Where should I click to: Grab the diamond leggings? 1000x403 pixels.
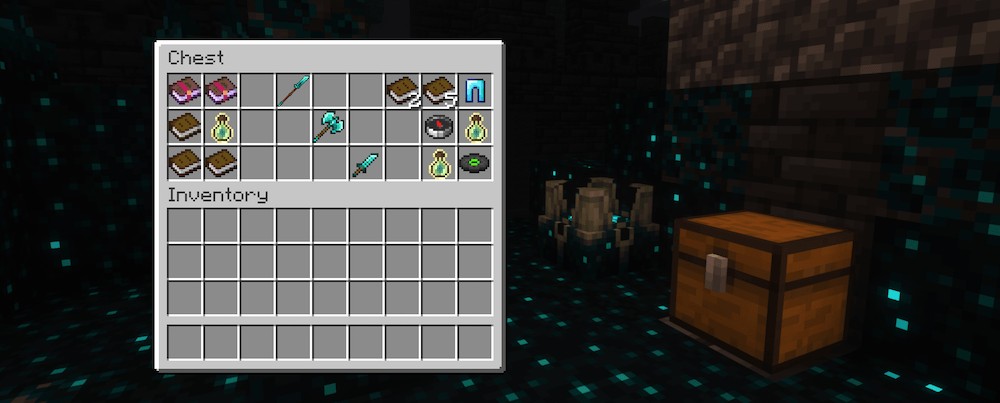point(475,91)
